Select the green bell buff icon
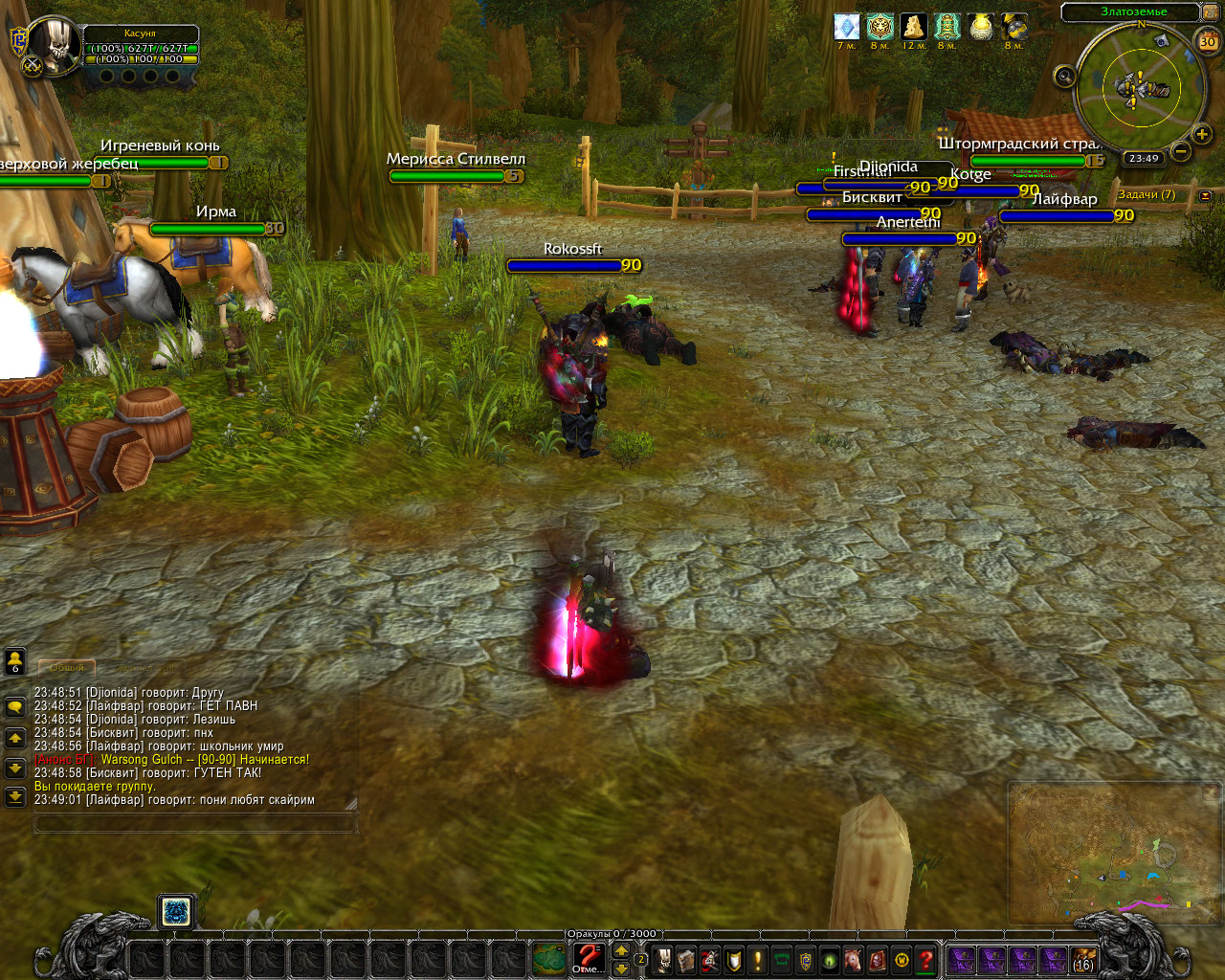This screenshot has height=980, width=1225. point(947,27)
